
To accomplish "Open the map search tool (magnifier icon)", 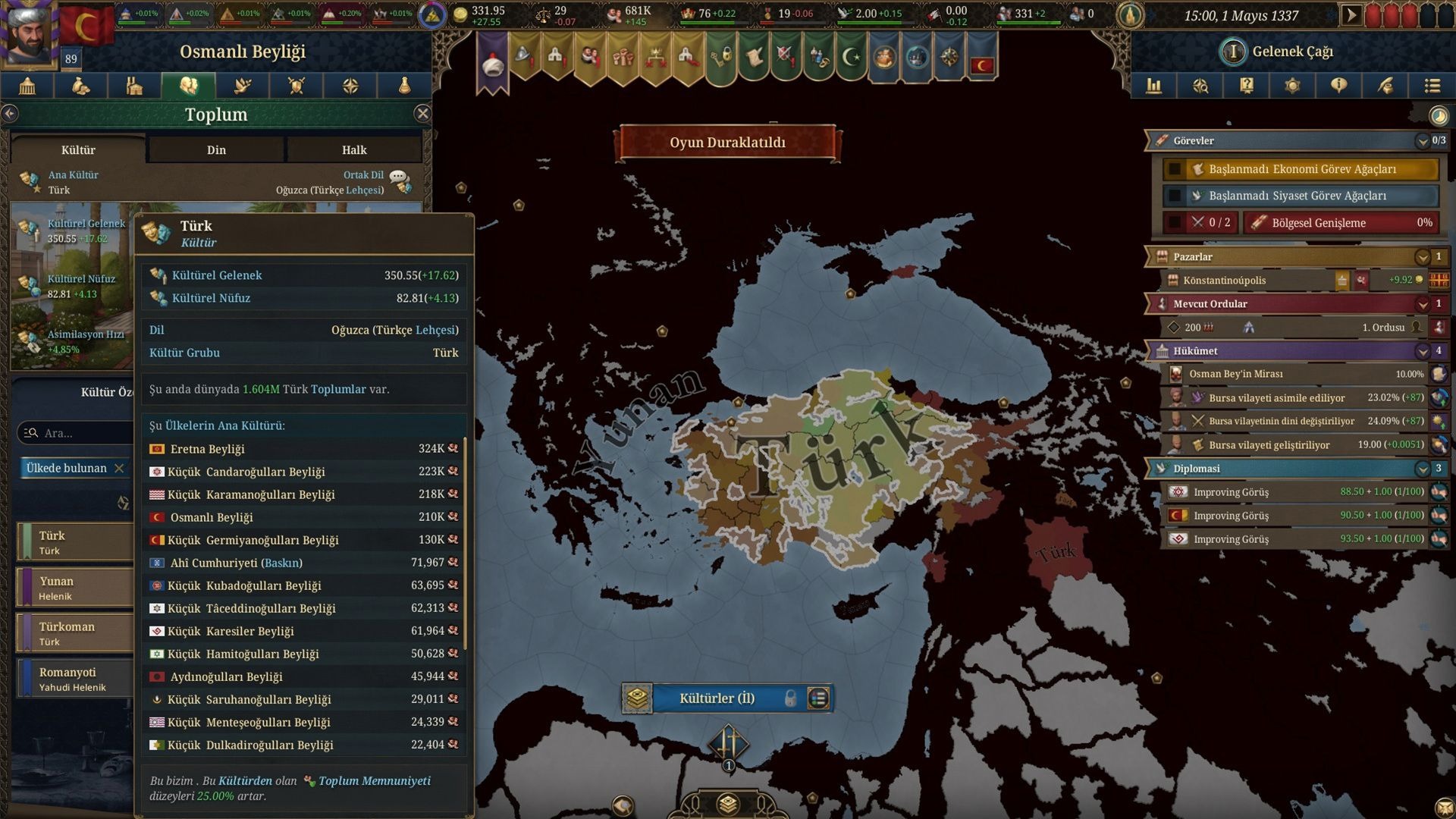I will (x=1200, y=86).
